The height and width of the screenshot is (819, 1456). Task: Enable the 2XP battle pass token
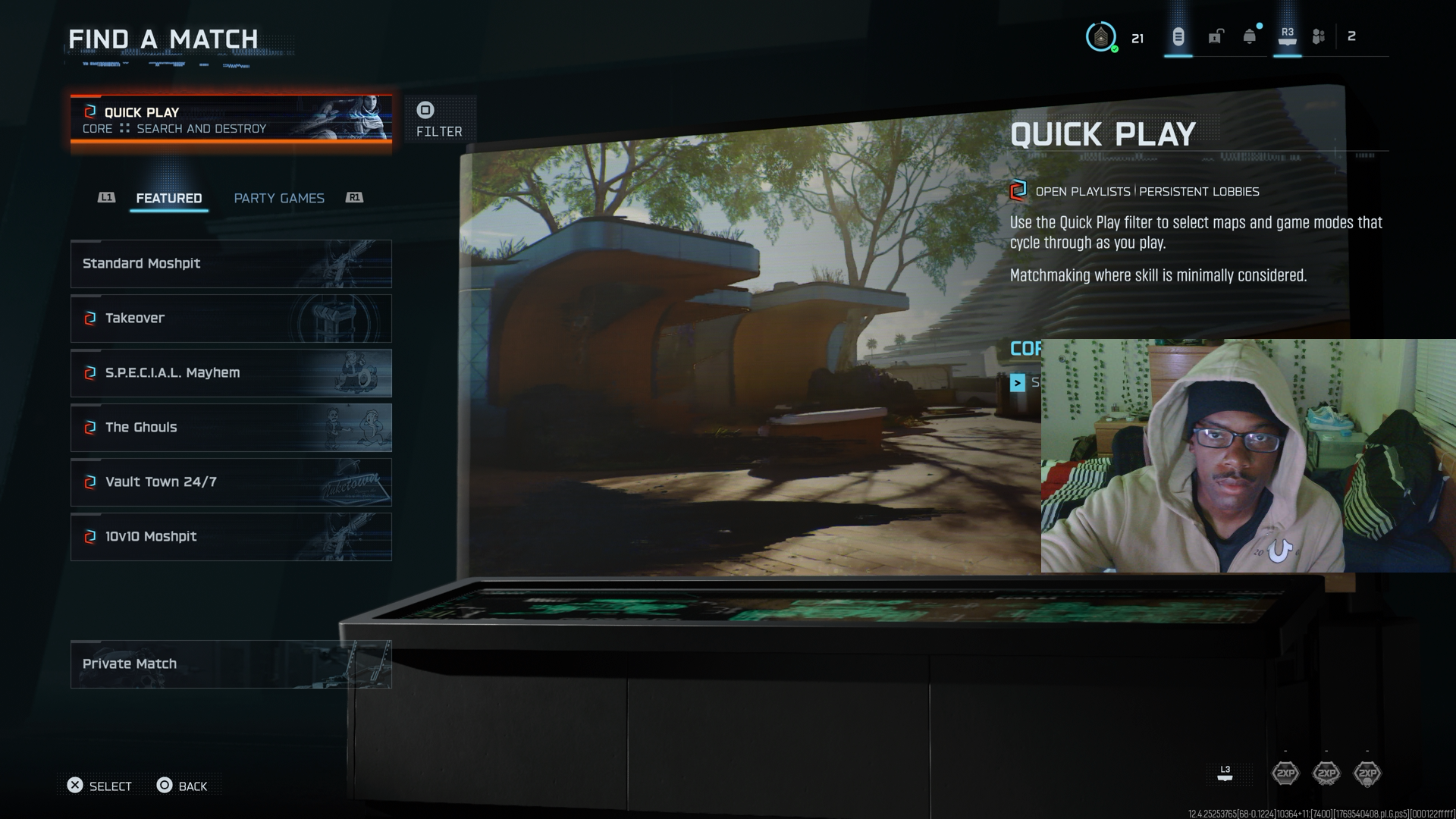click(1367, 772)
